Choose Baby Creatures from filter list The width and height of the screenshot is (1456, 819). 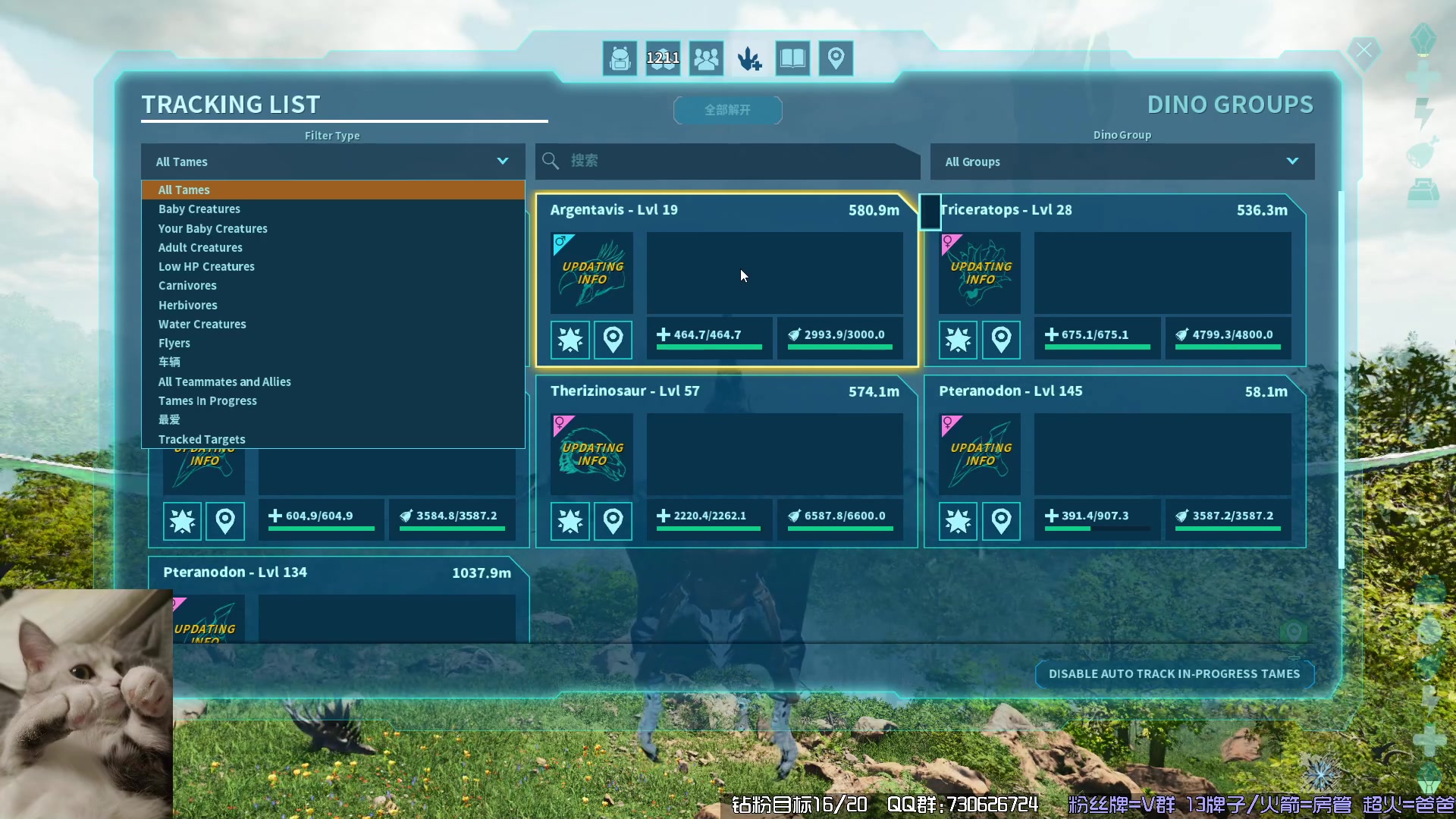click(x=199, y=209)
